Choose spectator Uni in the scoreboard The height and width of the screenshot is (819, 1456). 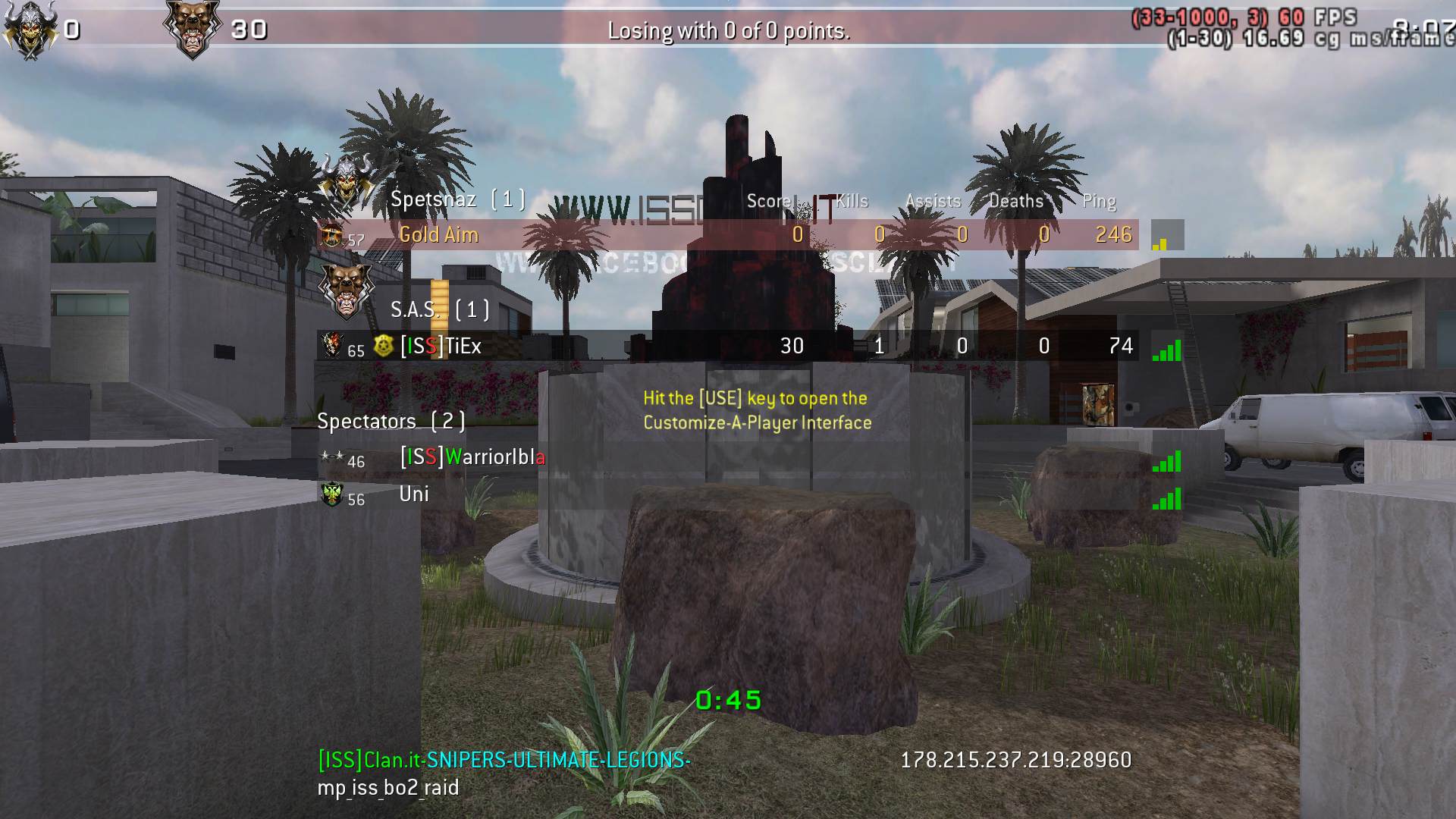tap(414, 494)
